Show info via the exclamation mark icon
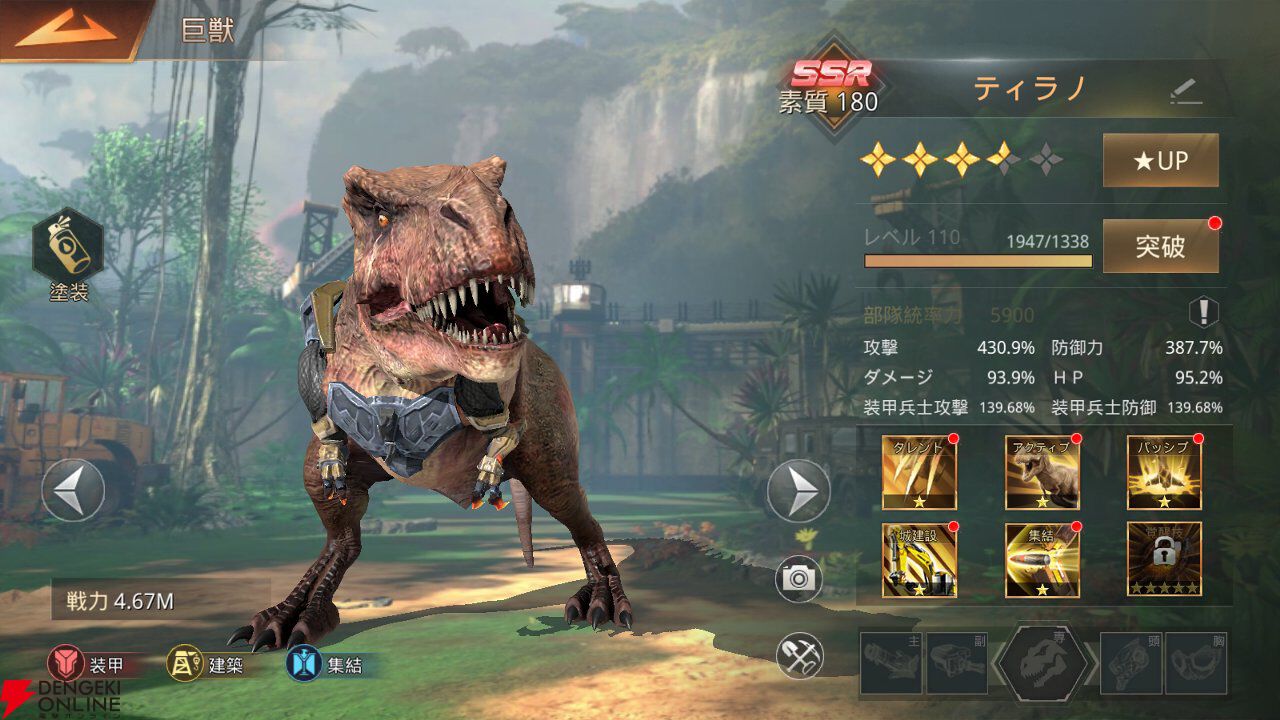Viewport: 1280px width, 720px height. (1203, 312)
